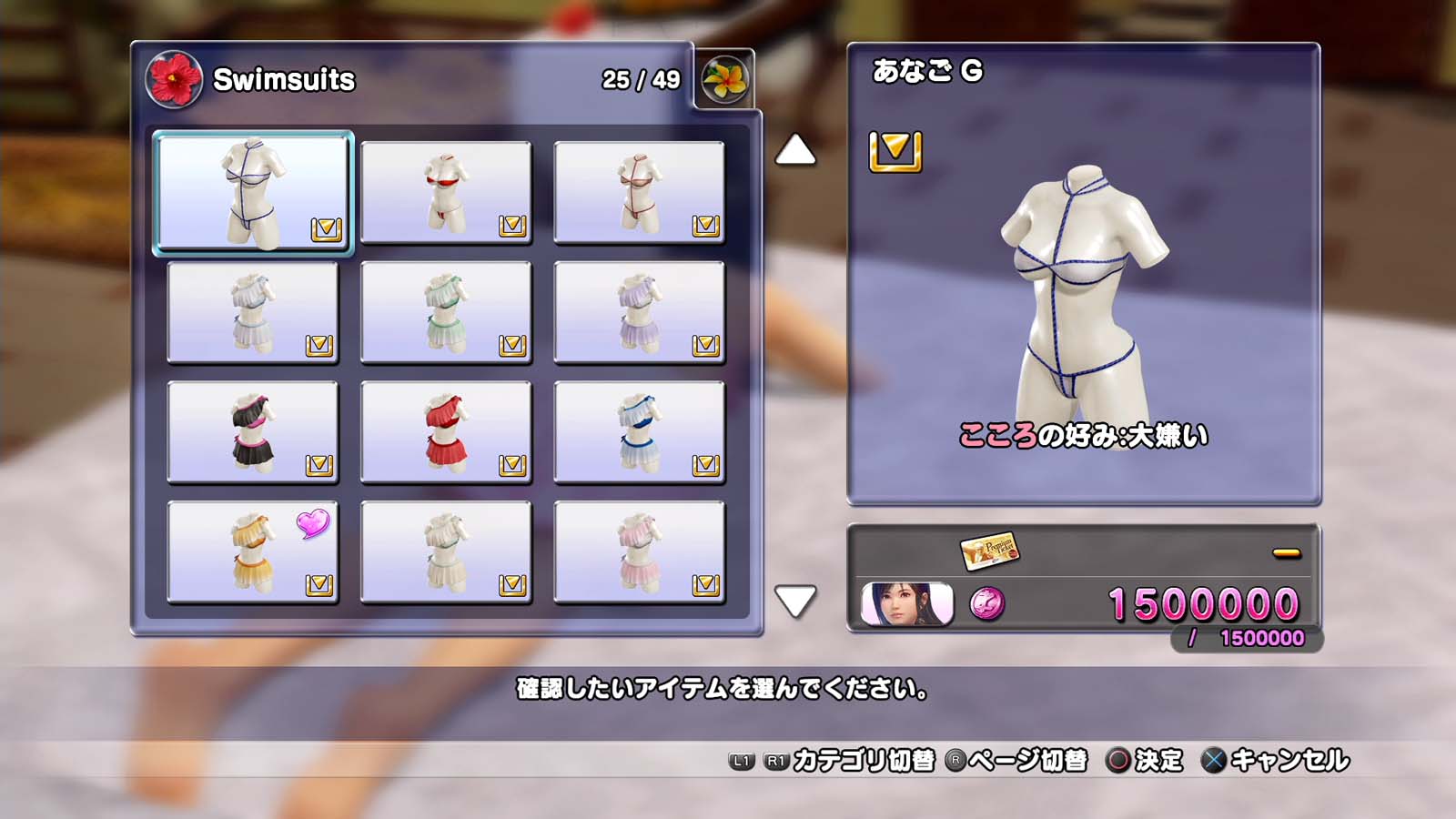Select the yellow swimsuit with heart badge
The width and height of the screenshot is (1456, 819).
coord(253,552)
